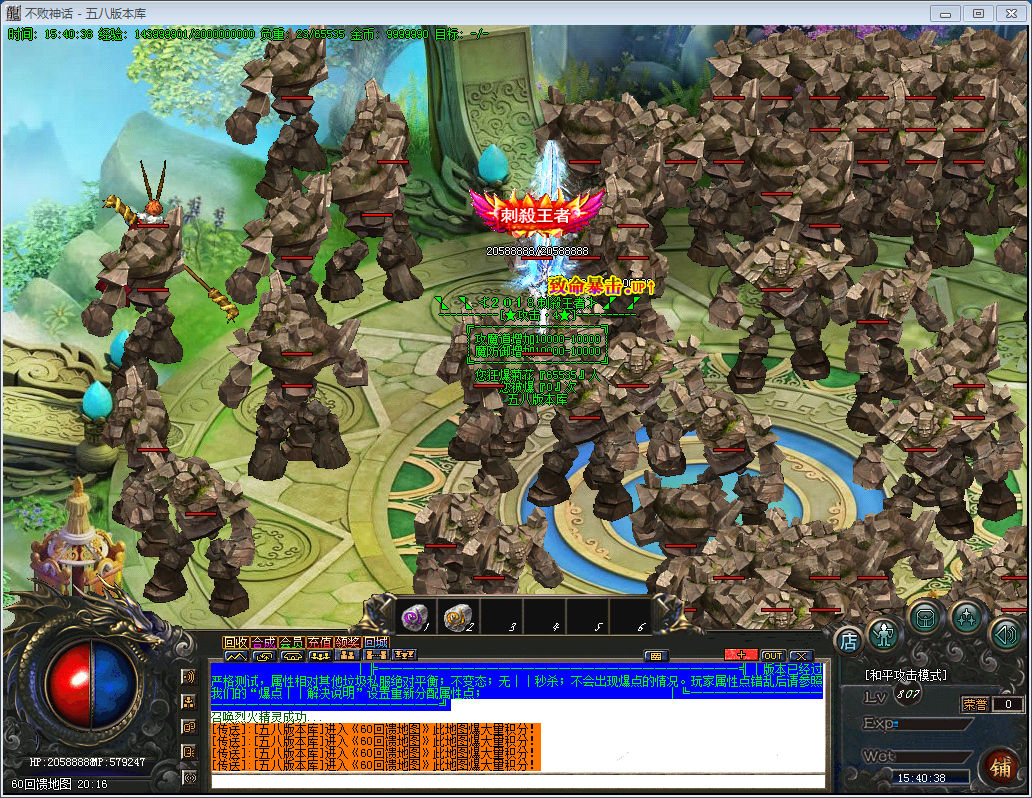Click the 回收 recycle button

236,642
